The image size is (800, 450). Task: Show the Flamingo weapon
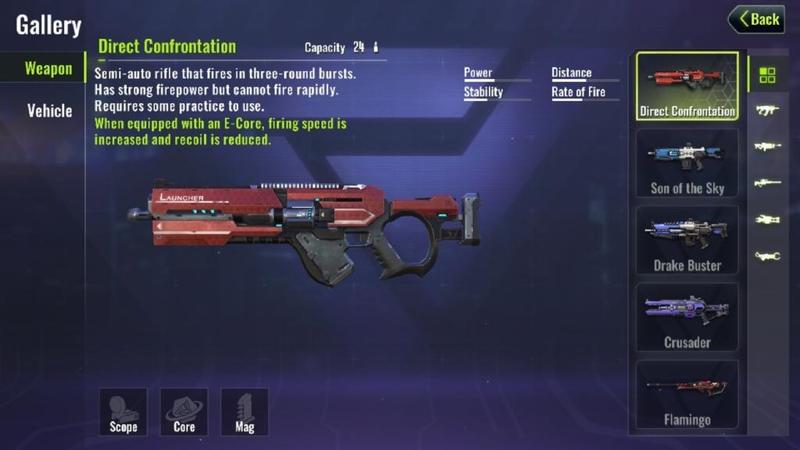tap(687, 395)
